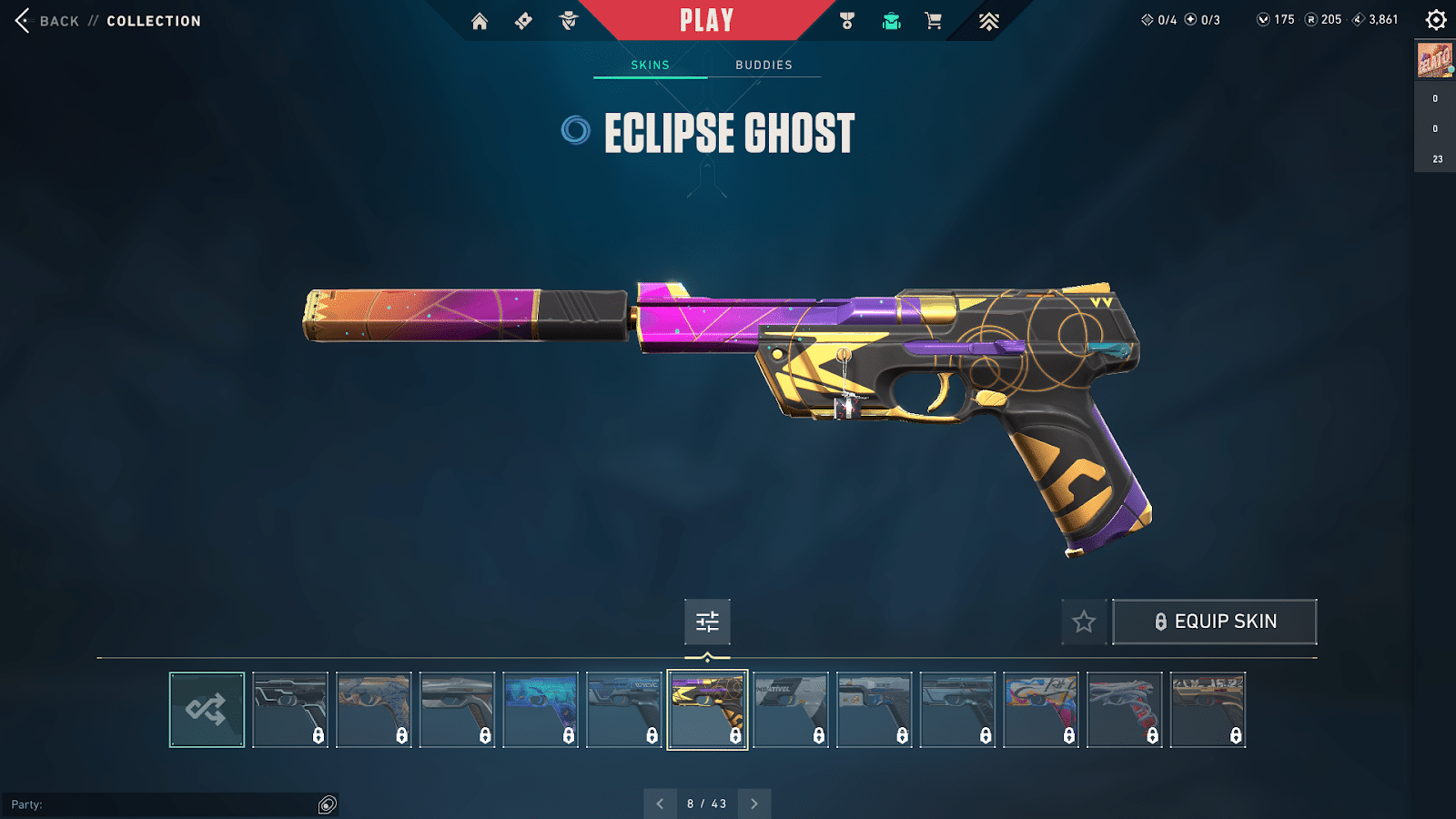Open the Battlepass tab
This screenshot has width=1456, height=819.
[522, 19]
